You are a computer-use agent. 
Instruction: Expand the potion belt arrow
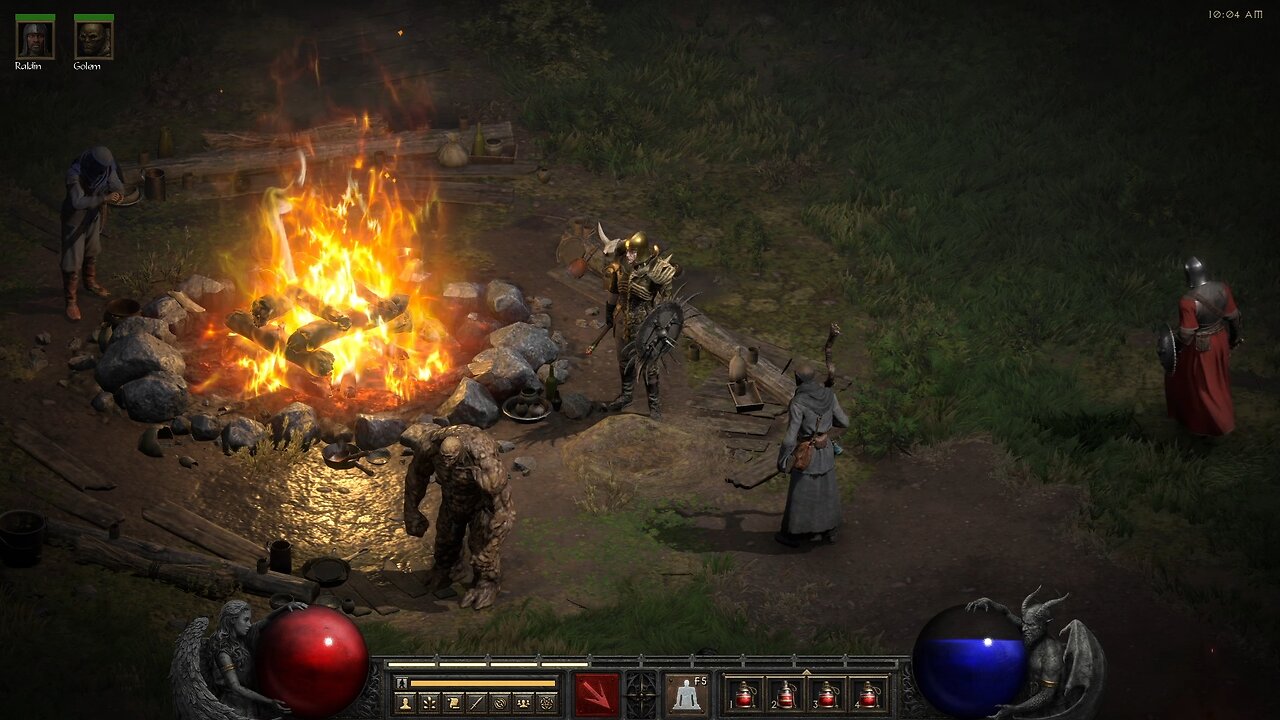[806, 670]
